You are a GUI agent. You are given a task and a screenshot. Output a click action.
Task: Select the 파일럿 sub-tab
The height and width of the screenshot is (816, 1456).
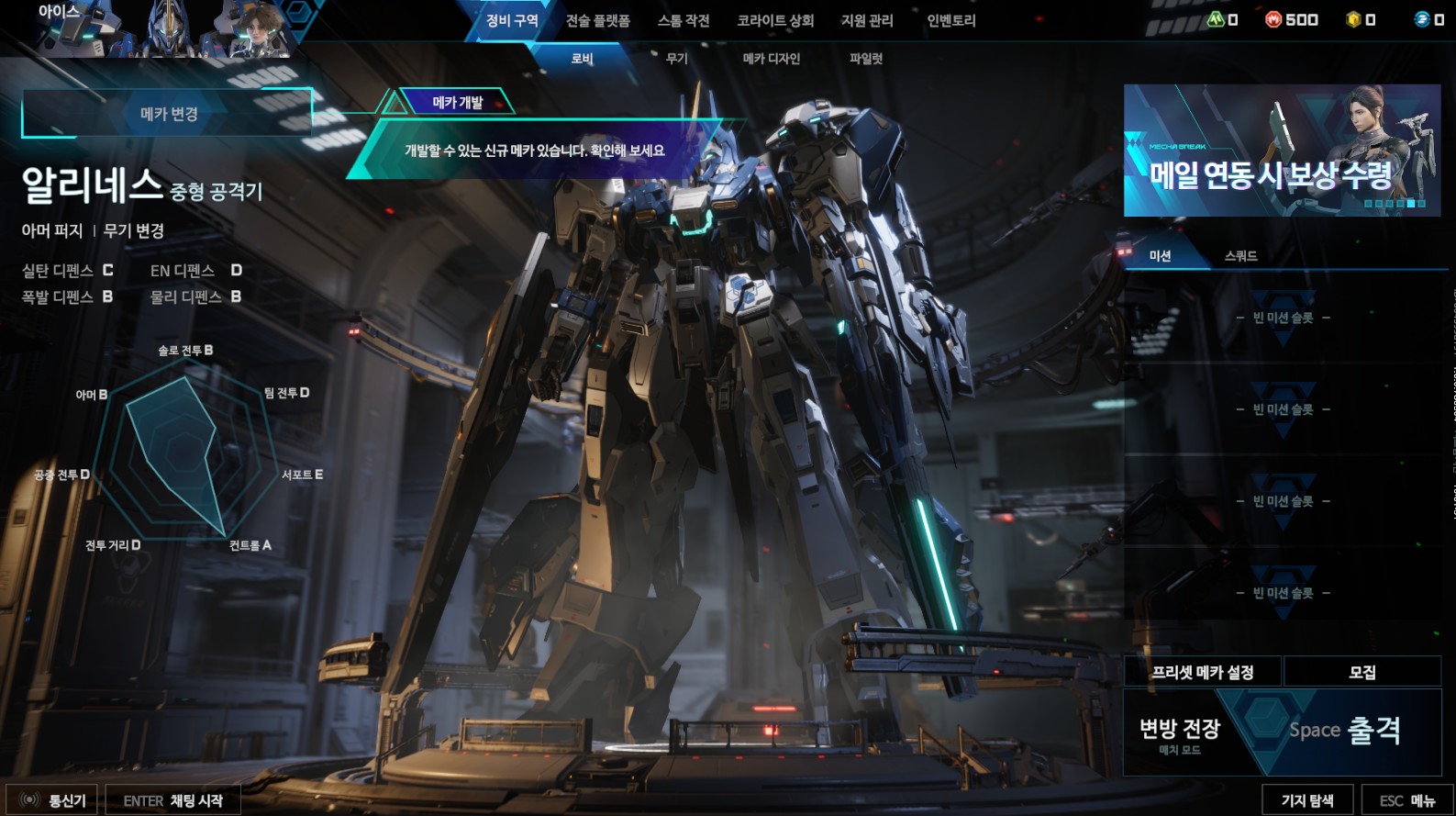866,59
